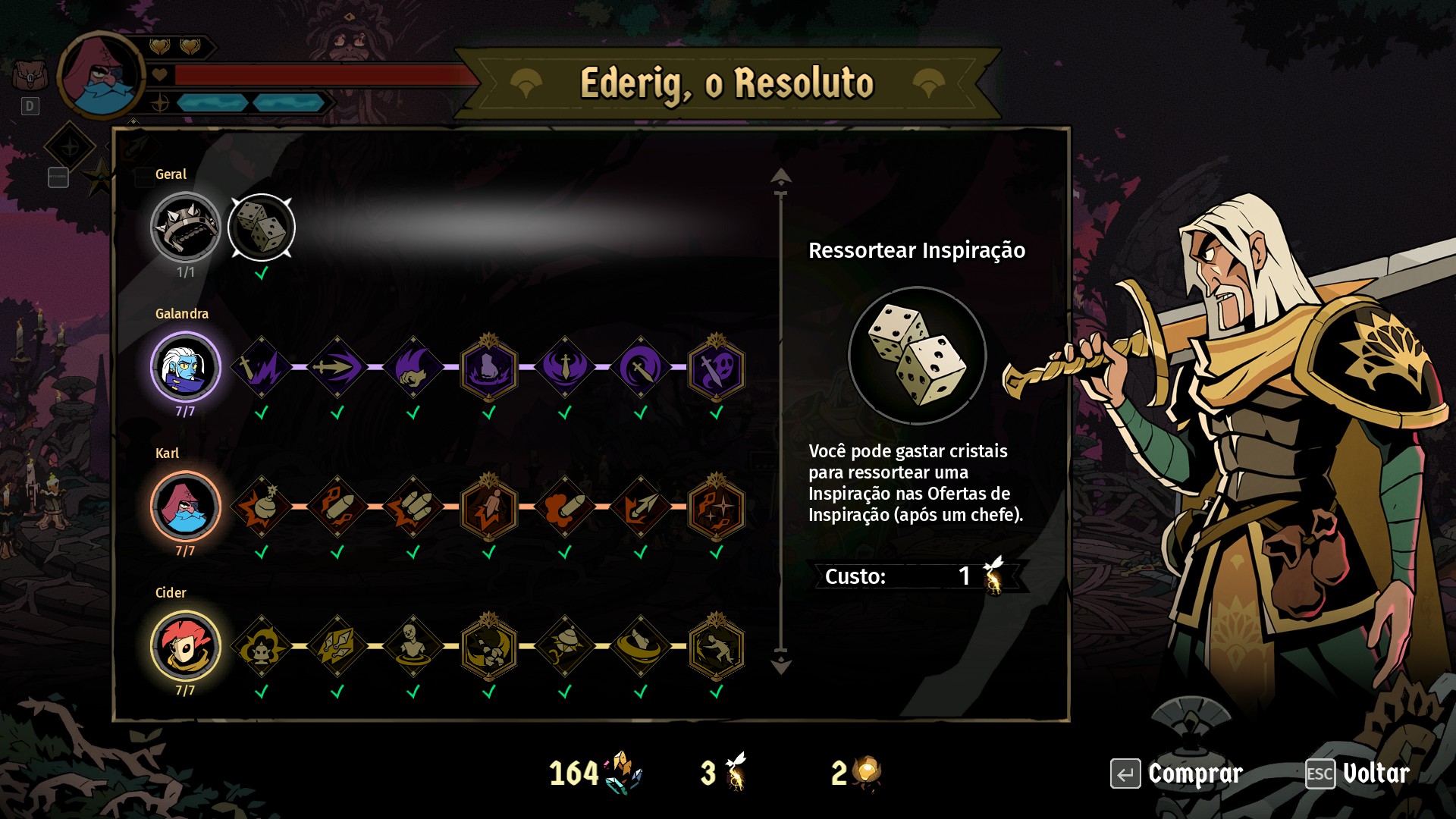Choose Karl's triple bullets skill node
Screen dimensions: 1456x819
click(413, 507)
